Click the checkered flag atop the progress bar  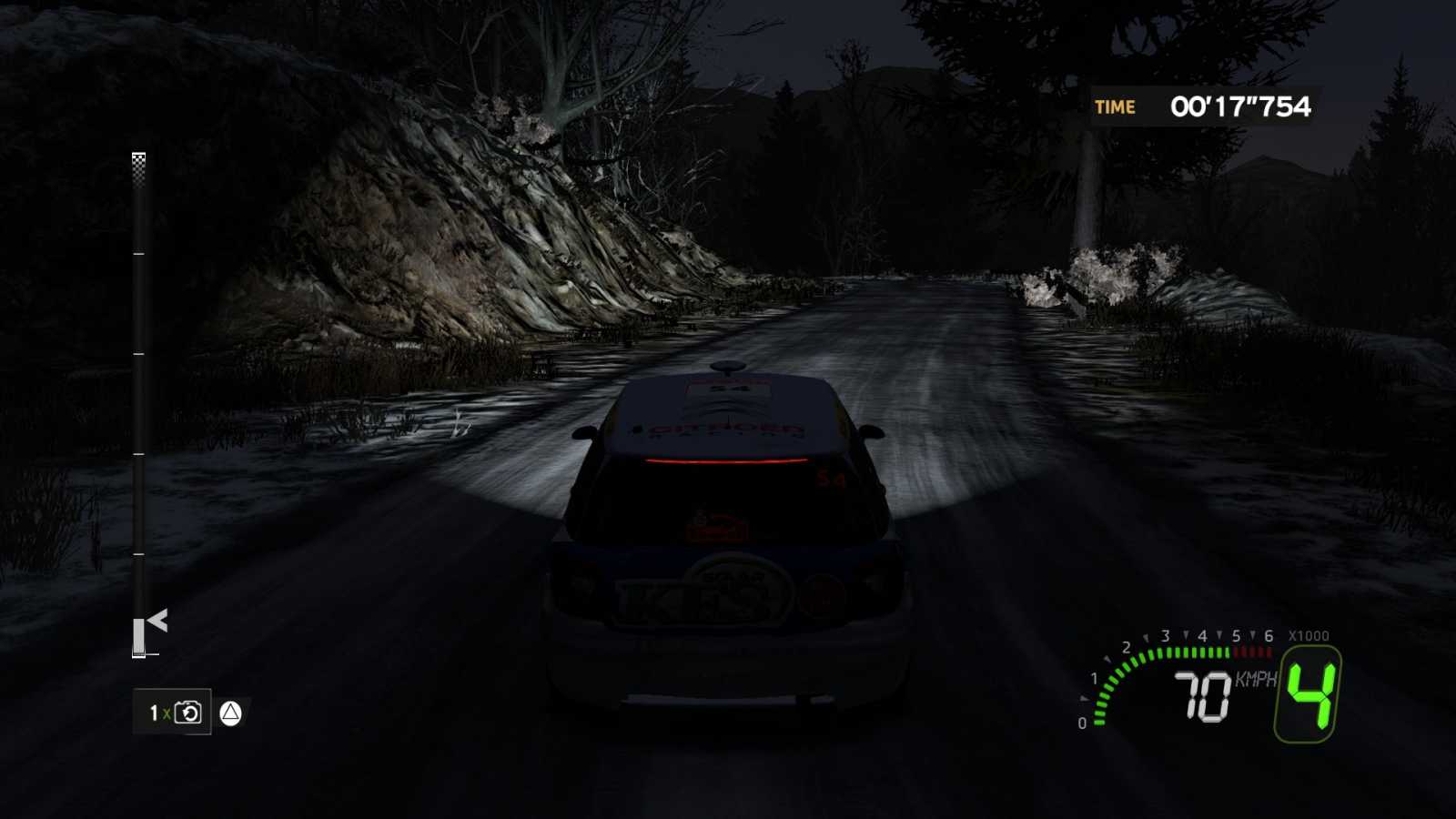pyautogui.click(x=138, y=164)
